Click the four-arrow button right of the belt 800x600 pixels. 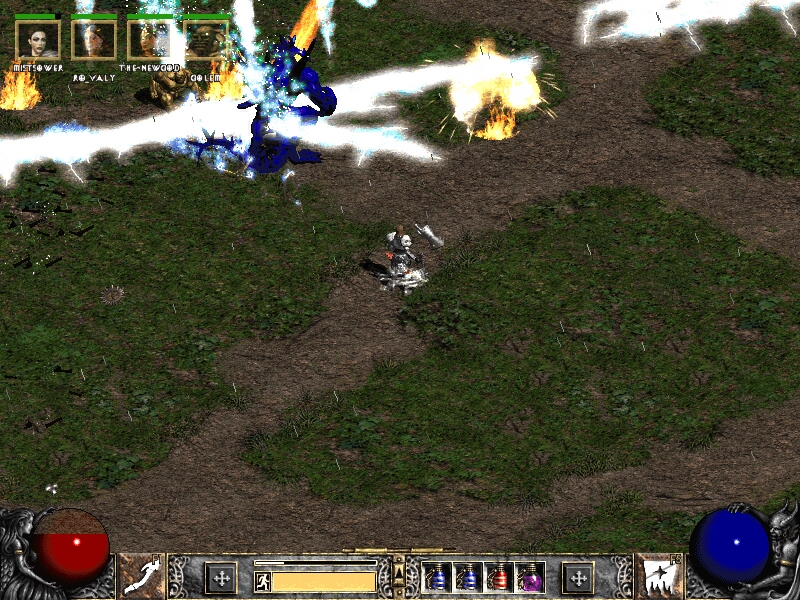577,578
